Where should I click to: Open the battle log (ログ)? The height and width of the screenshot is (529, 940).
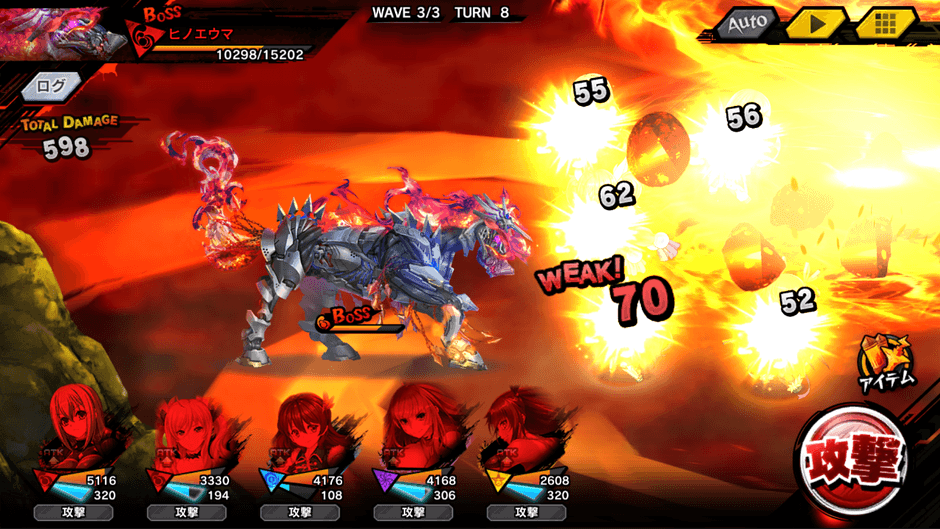(51, 86)
